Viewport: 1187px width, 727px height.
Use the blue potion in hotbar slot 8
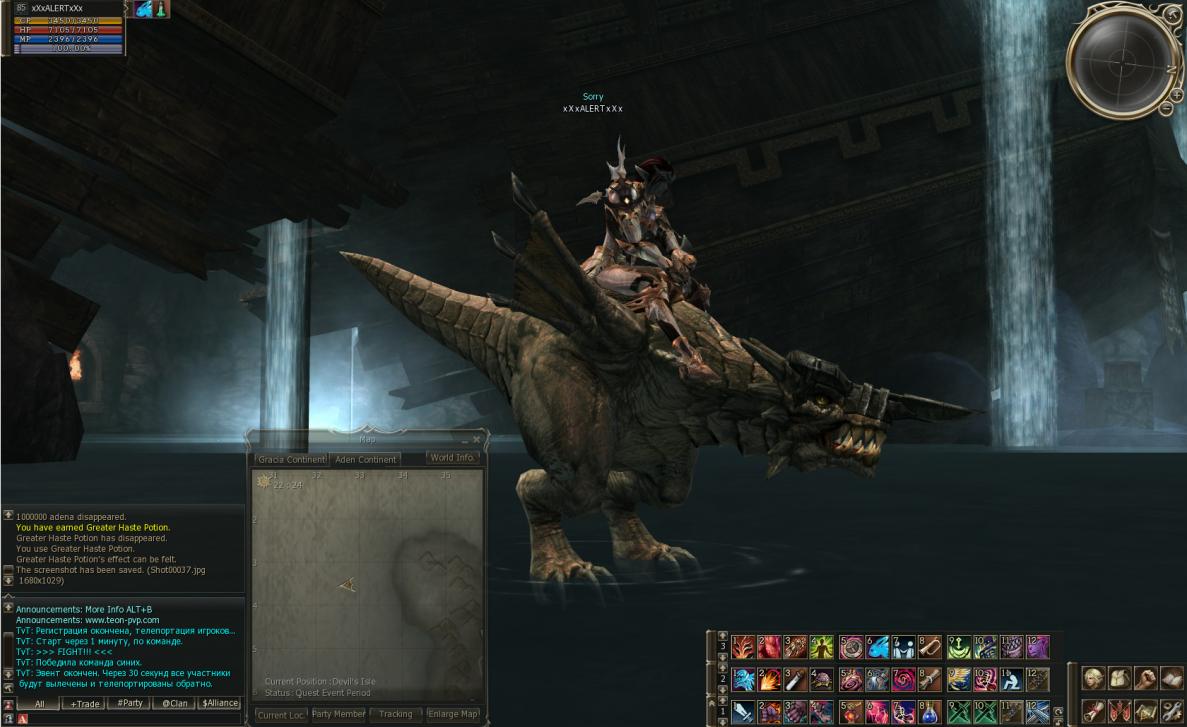[929, 712]
